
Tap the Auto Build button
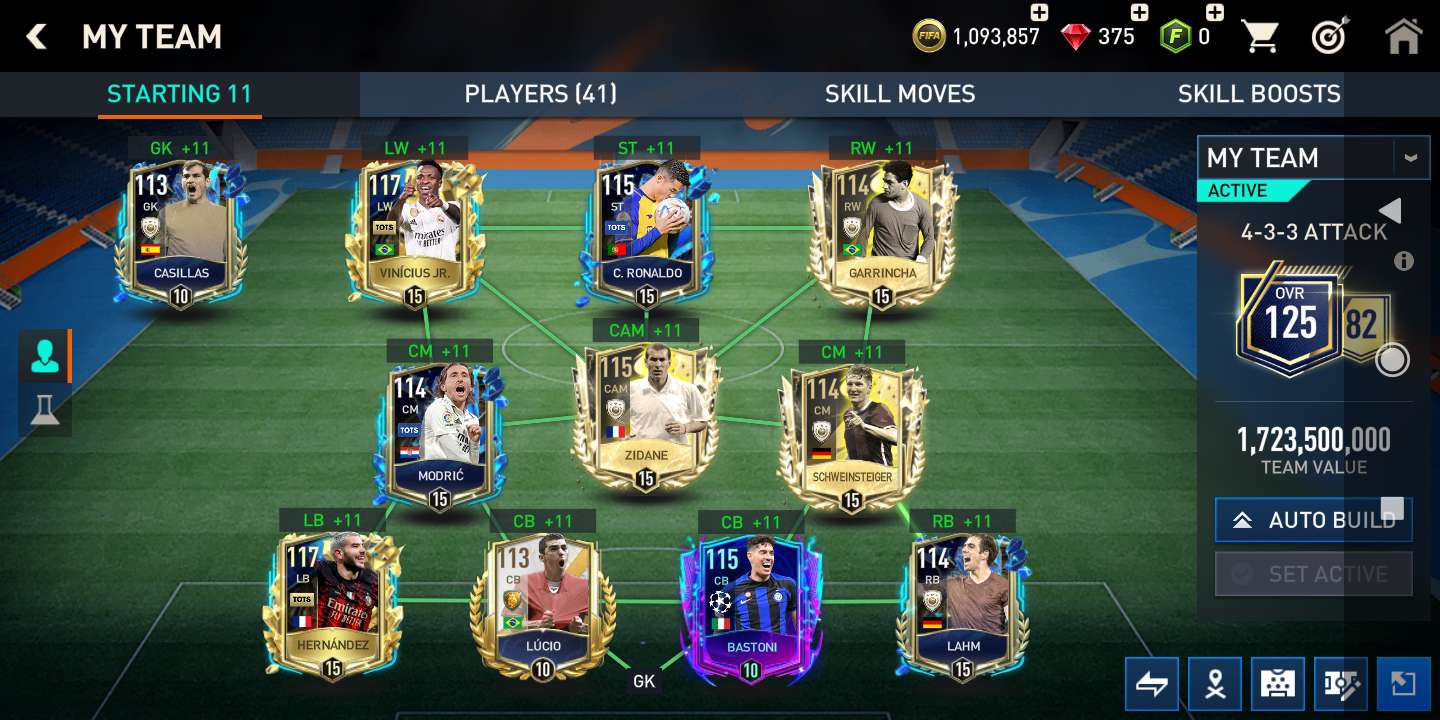(1313, 520)
